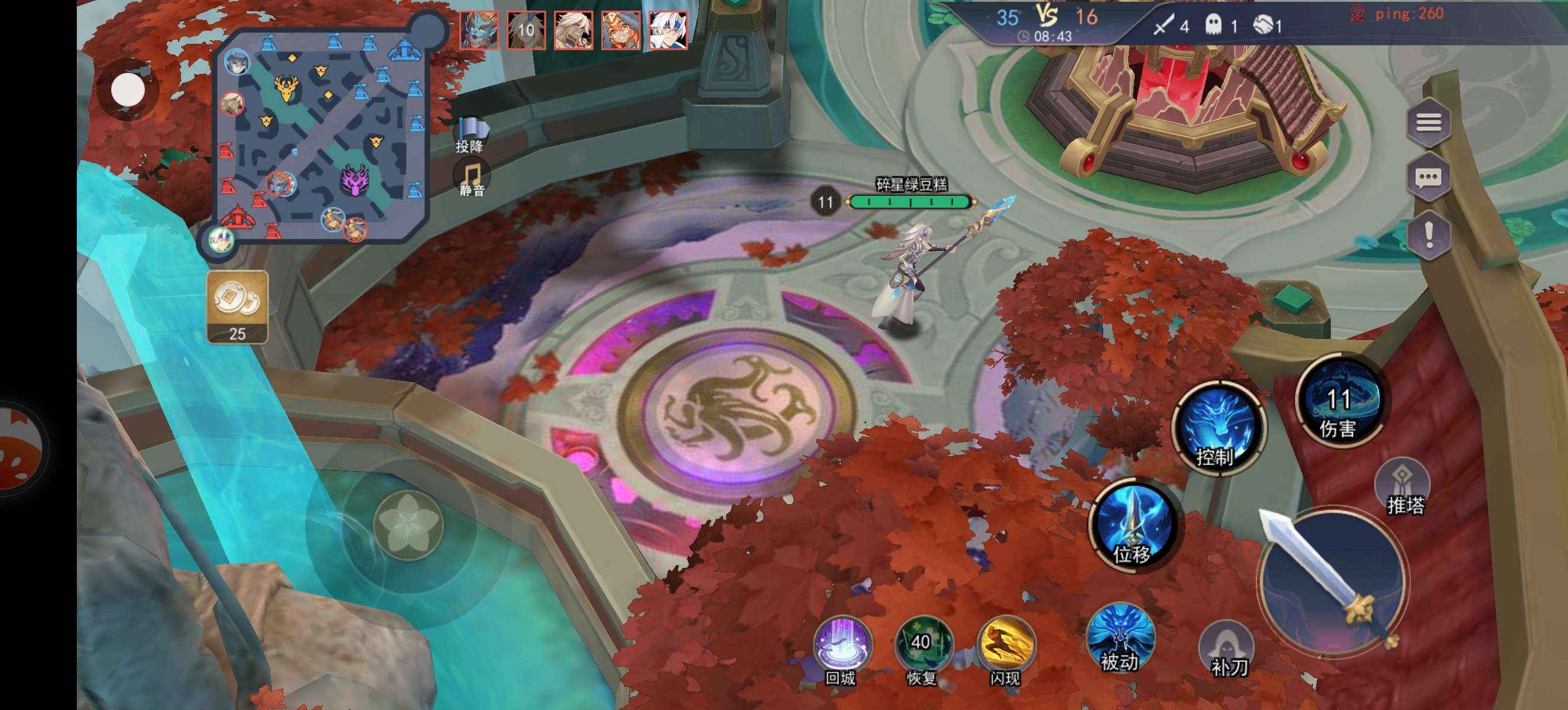The image size is (1568, 710).
Task: Send an exclamation mark alert signal
Action: coord(1428,234)
